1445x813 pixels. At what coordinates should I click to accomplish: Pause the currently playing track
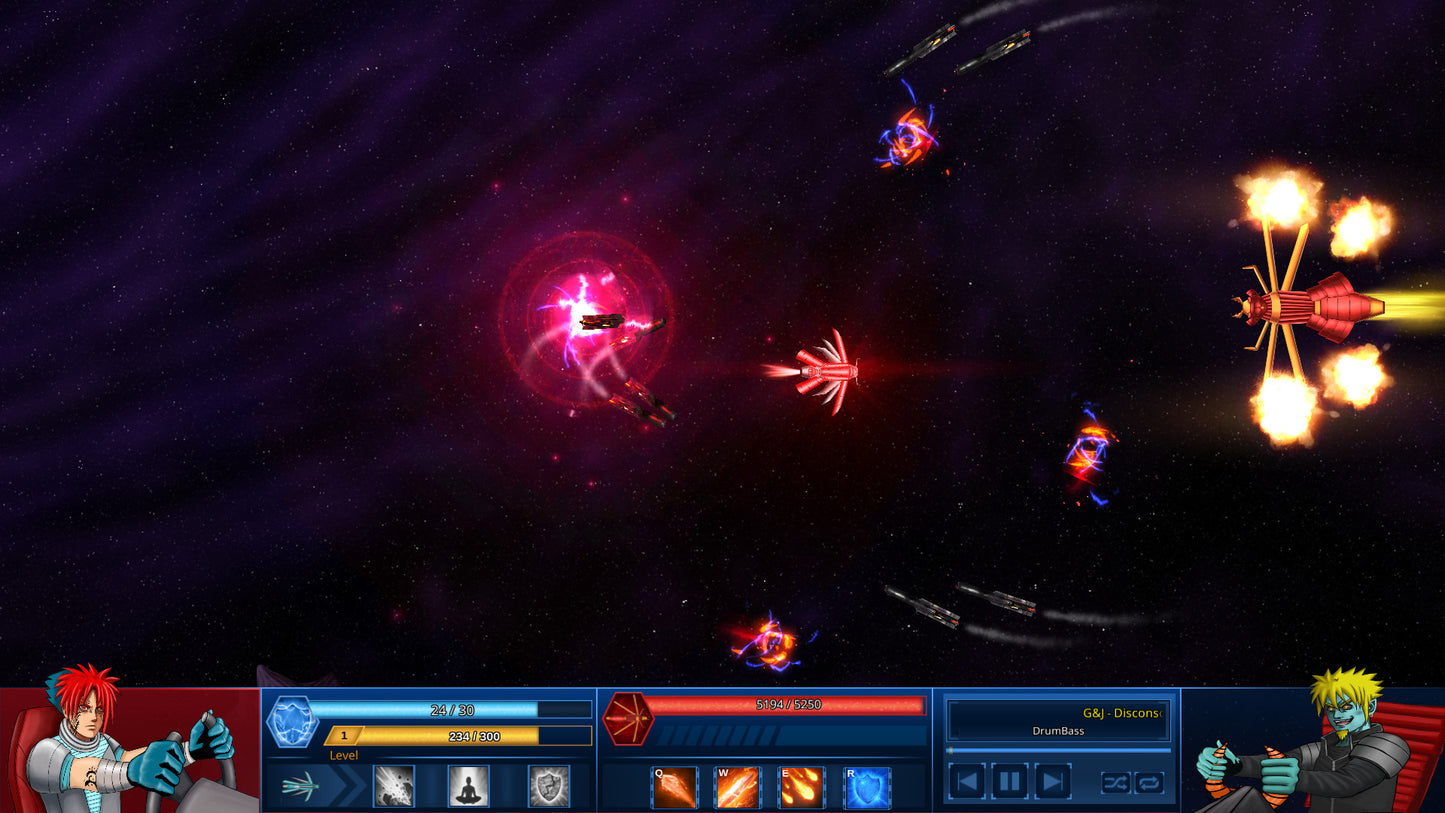(x=1011, y=781)
